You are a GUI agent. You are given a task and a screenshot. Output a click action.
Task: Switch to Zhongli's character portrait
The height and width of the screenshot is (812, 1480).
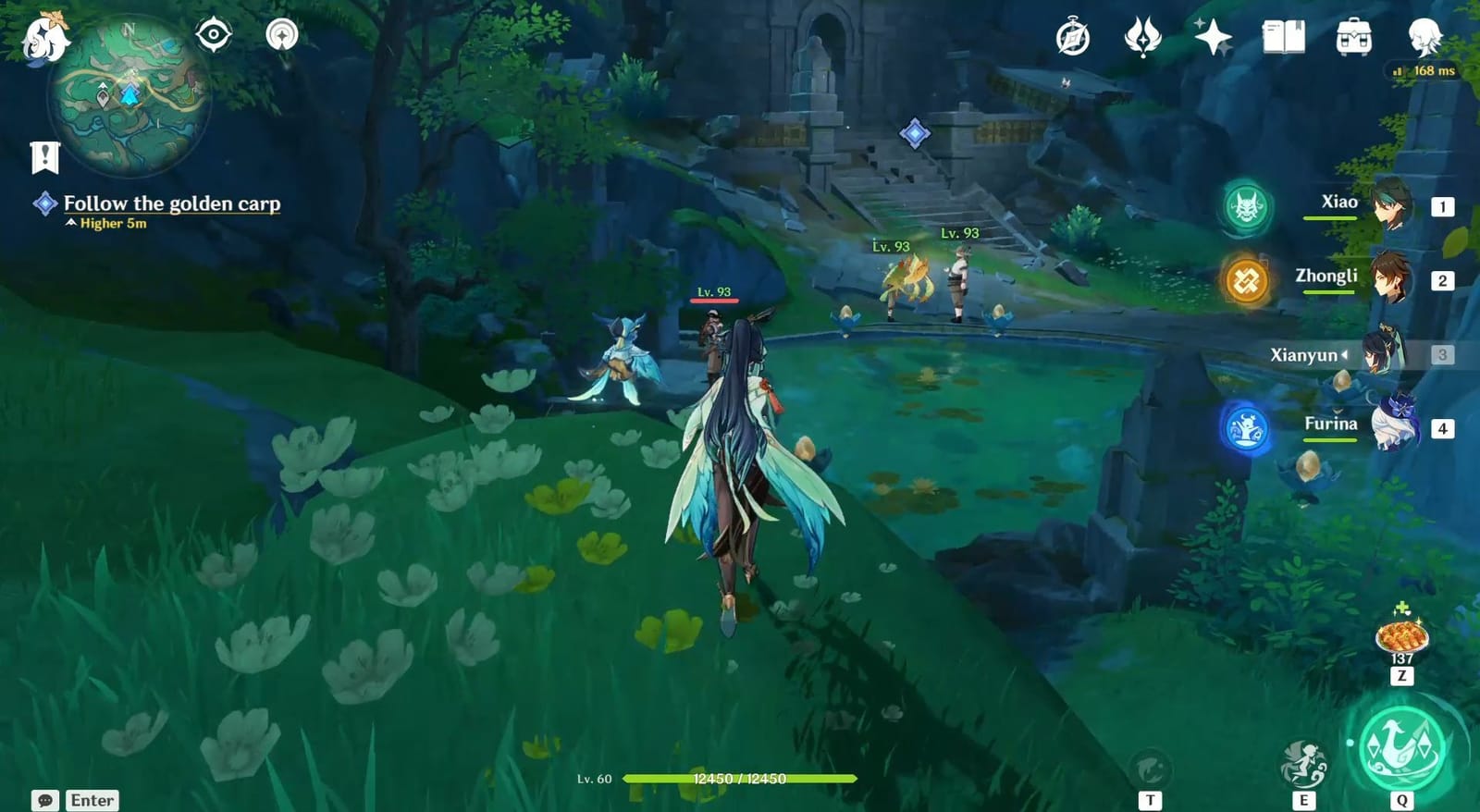coord(1388,277)
